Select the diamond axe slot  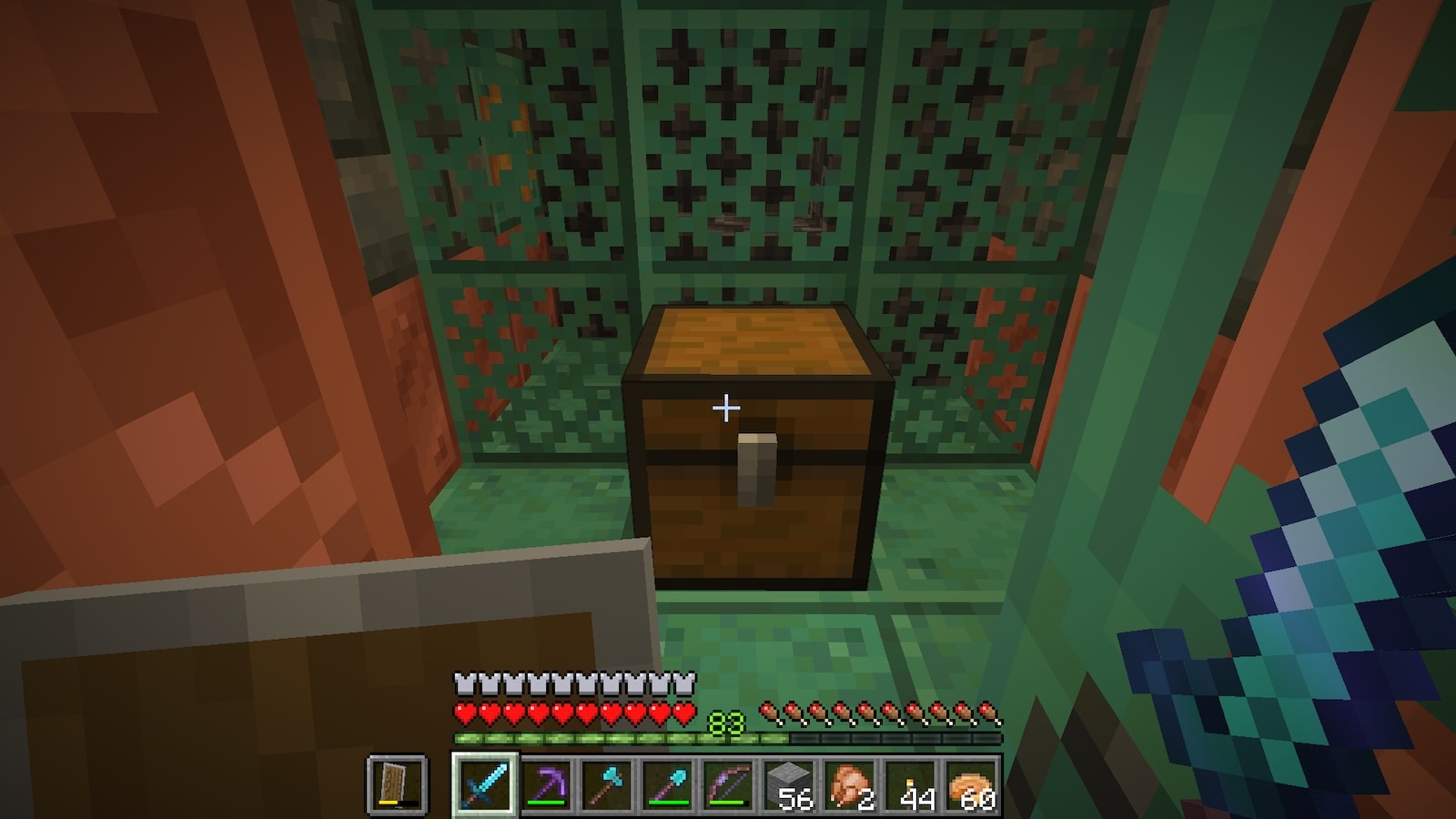[607, 784]
